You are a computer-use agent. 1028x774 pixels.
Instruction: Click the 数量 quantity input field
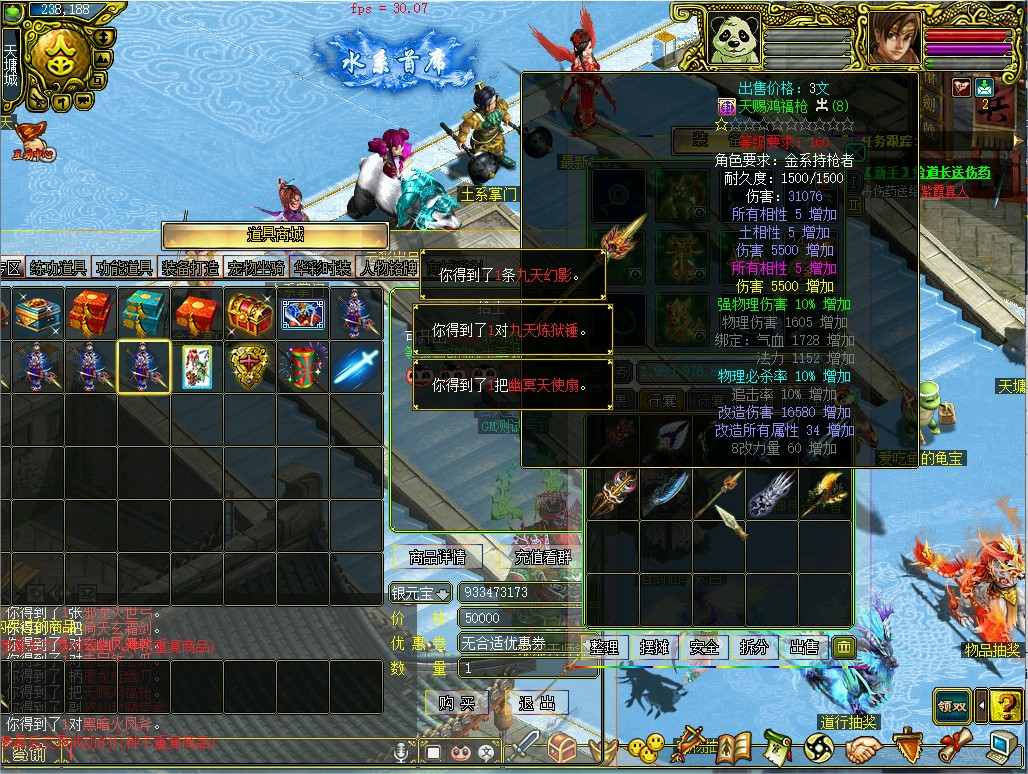pyautogui.click(x=515, y=668)
